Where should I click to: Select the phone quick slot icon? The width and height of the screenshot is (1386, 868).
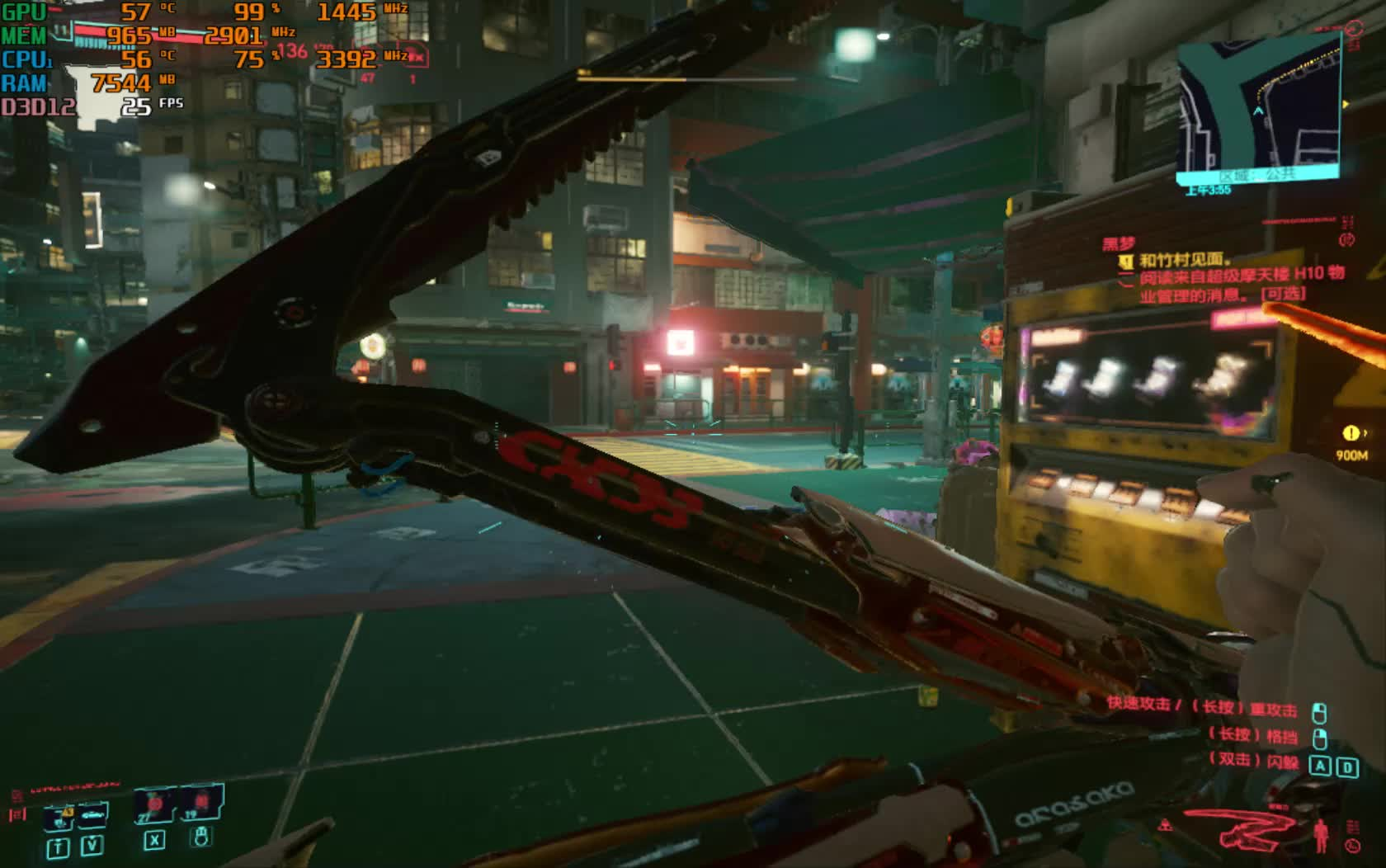tap(59, 816)
